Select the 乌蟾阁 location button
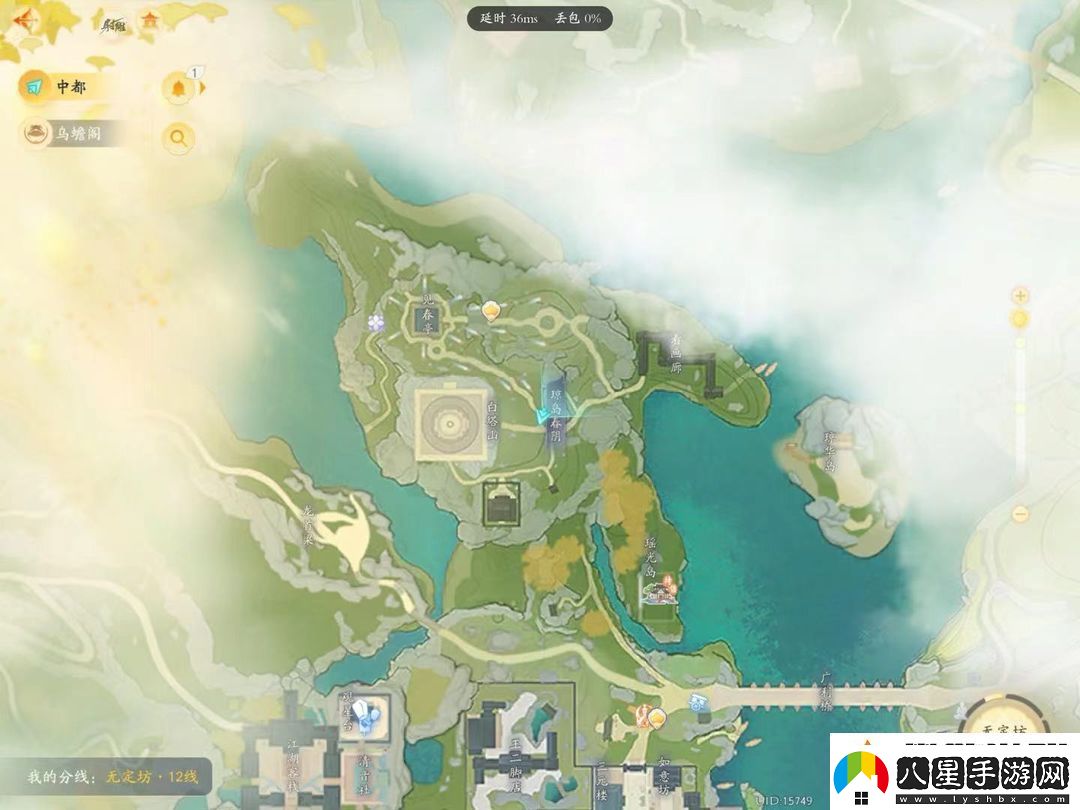Viewport: 1080px width, 810px height. point(72,133)
